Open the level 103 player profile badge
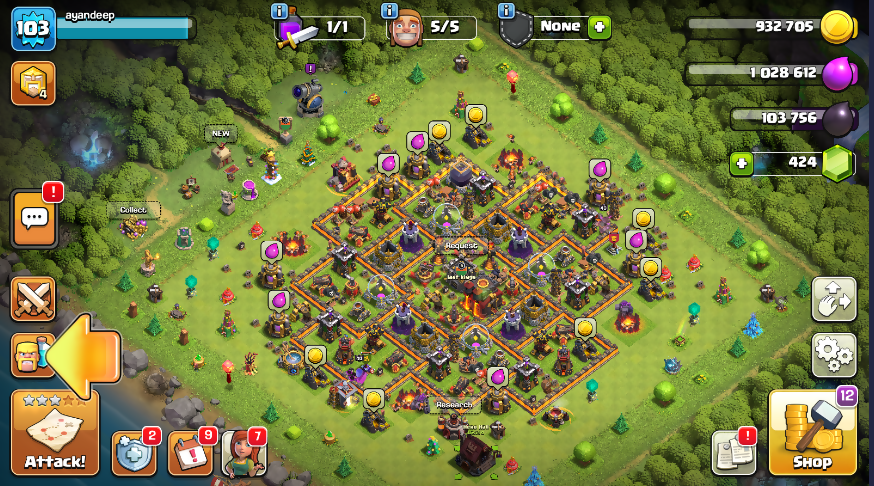 [x=33, y=29]
